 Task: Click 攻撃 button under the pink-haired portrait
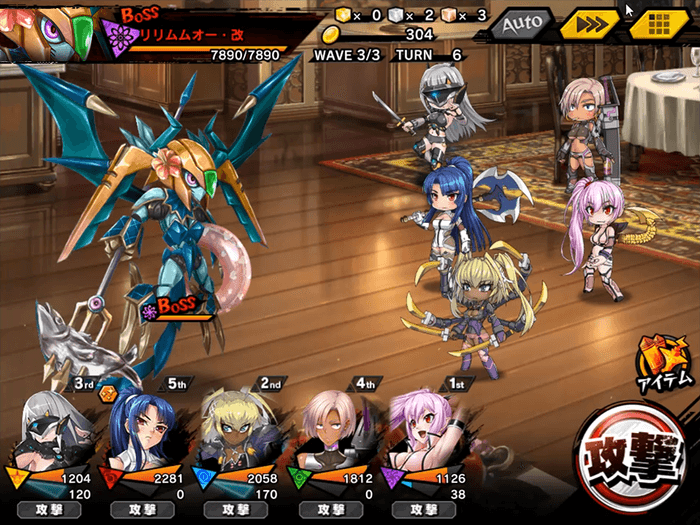click(x=420, y=510)
